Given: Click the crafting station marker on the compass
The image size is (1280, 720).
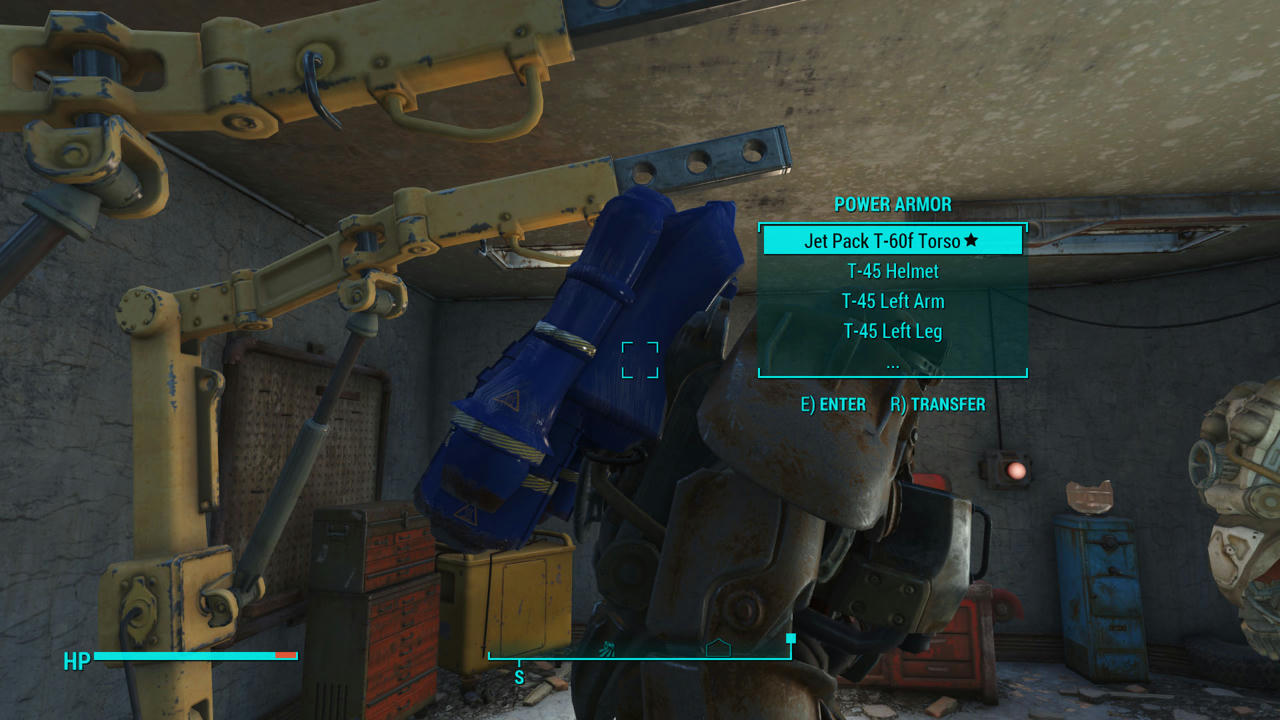Looking at the screenshot, I should [608, 647].
